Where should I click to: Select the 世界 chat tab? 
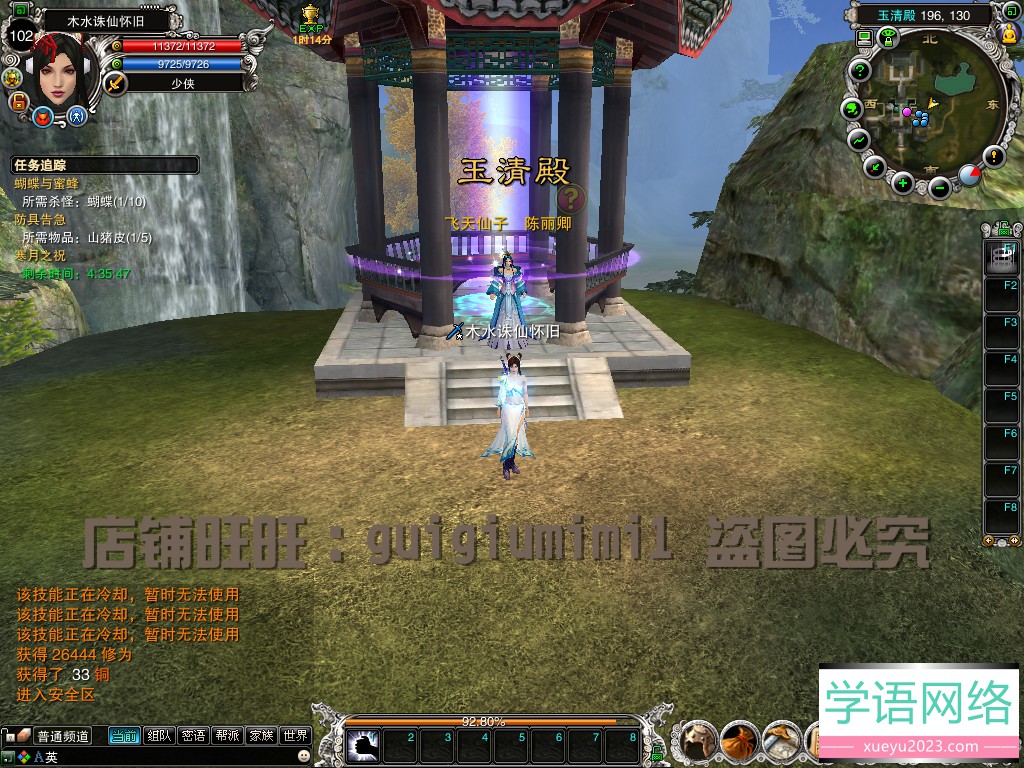pyautogui.click(x=295, y=736)
